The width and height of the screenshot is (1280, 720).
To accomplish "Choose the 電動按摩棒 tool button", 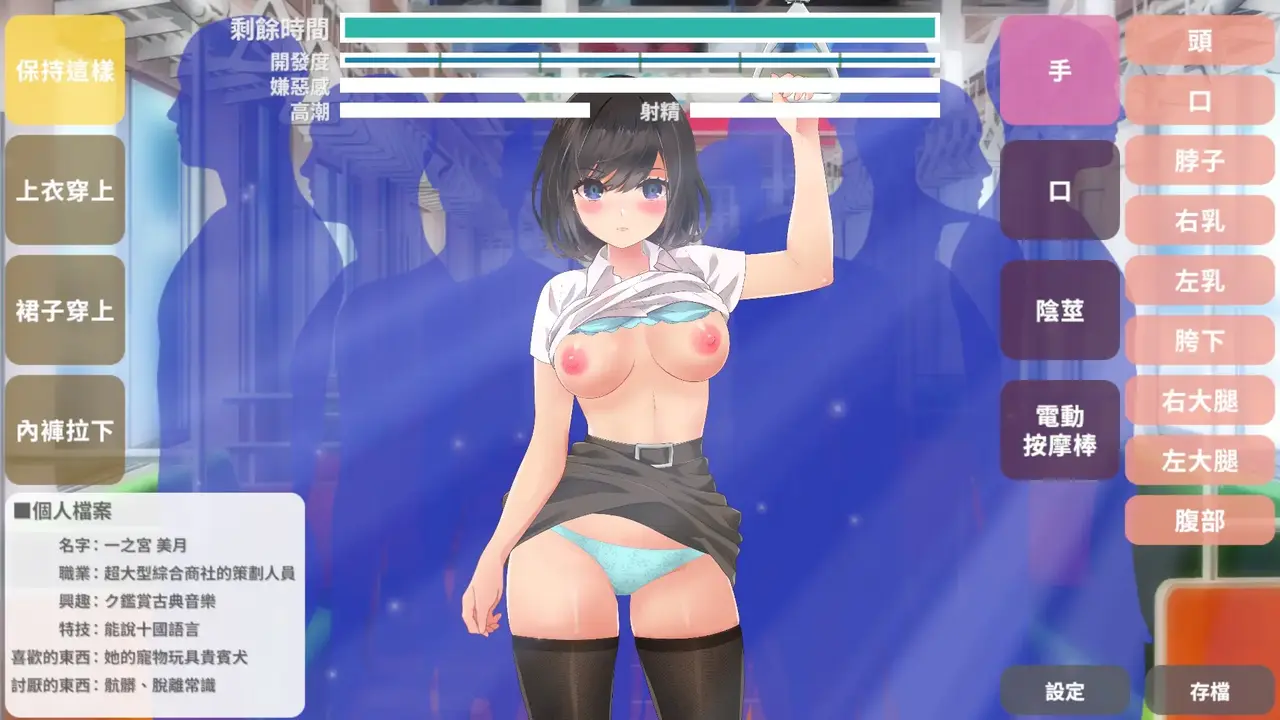I will [x=1060, y=431].
